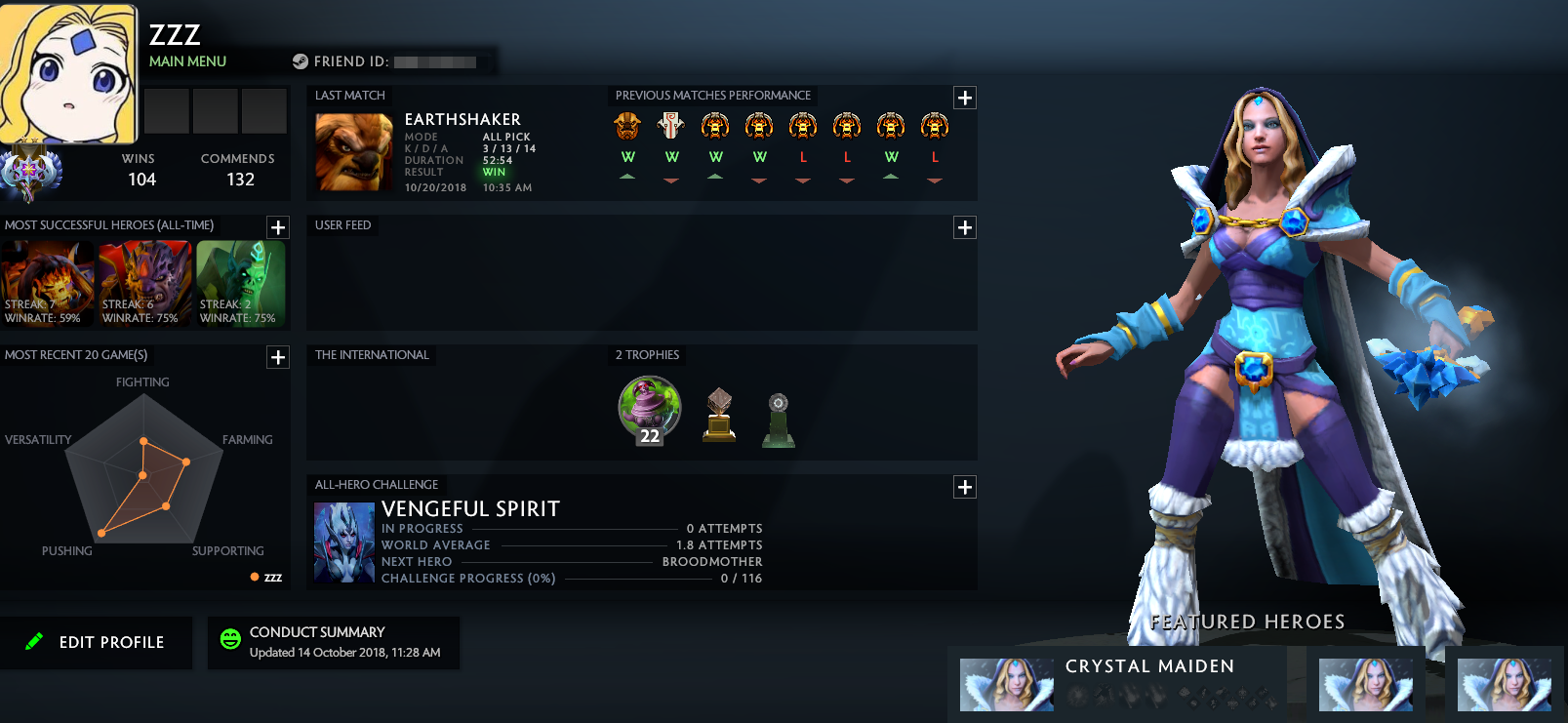Click the smiley icon on Conduct Summary

coord(229,639)
